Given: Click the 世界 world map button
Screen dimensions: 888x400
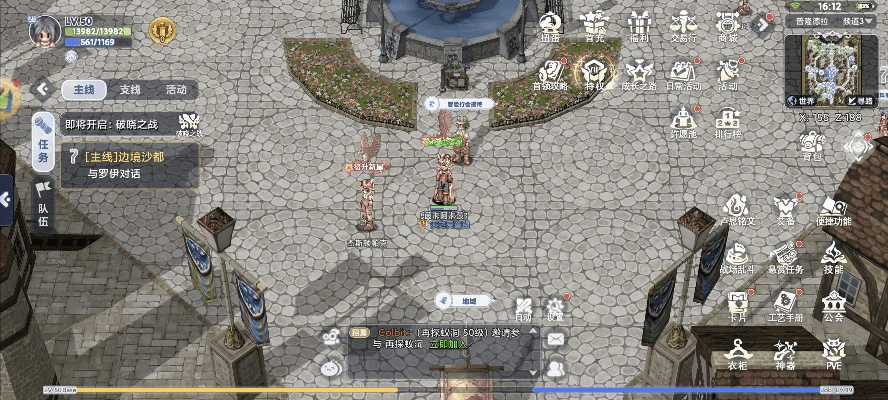Looking at the screenshot, I should [803, 100].
